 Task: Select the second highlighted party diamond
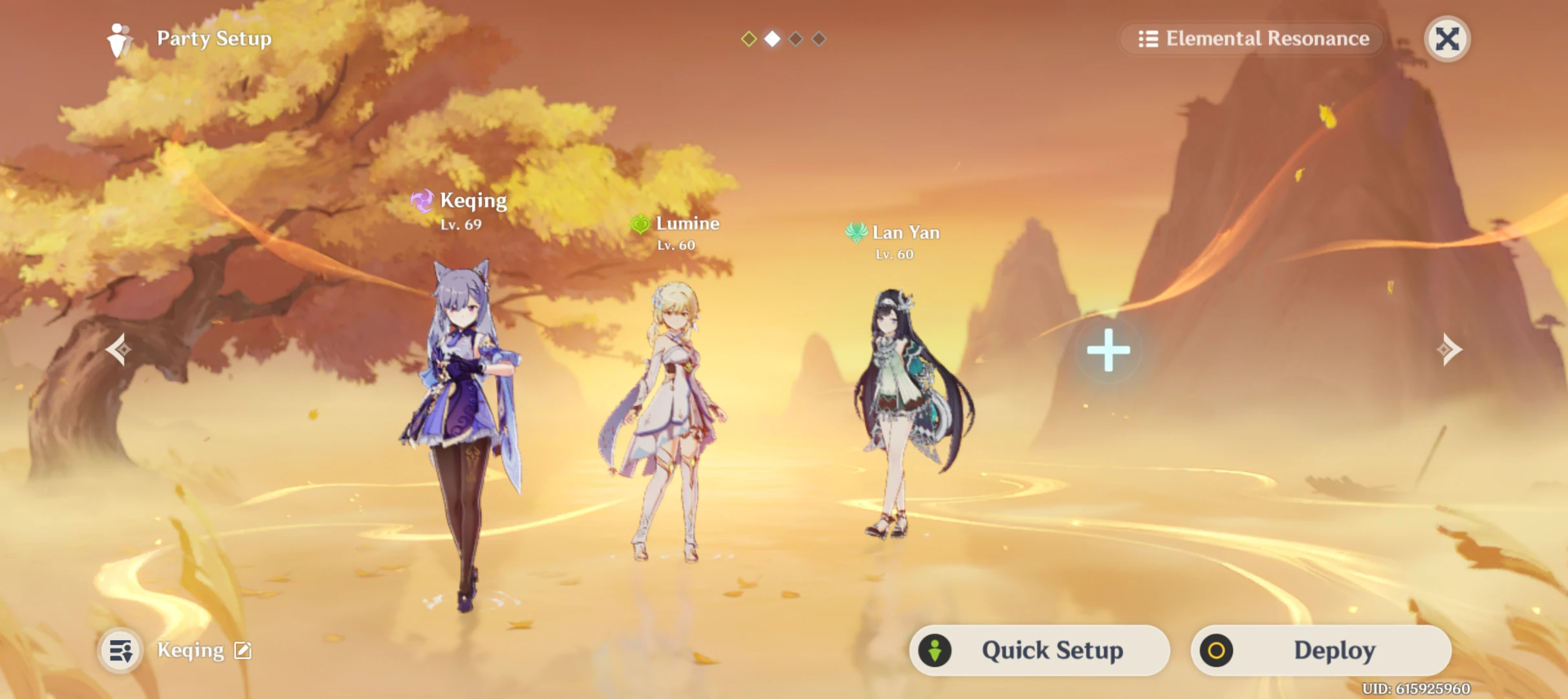point(771,39)
